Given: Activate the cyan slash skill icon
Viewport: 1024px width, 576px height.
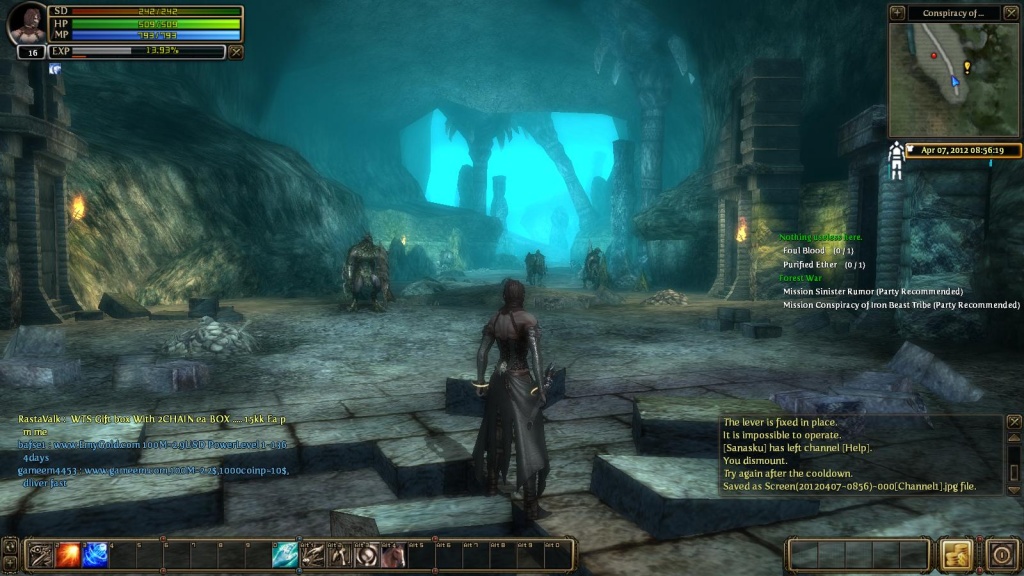Looking at the screenshot, I should point(285,554).
